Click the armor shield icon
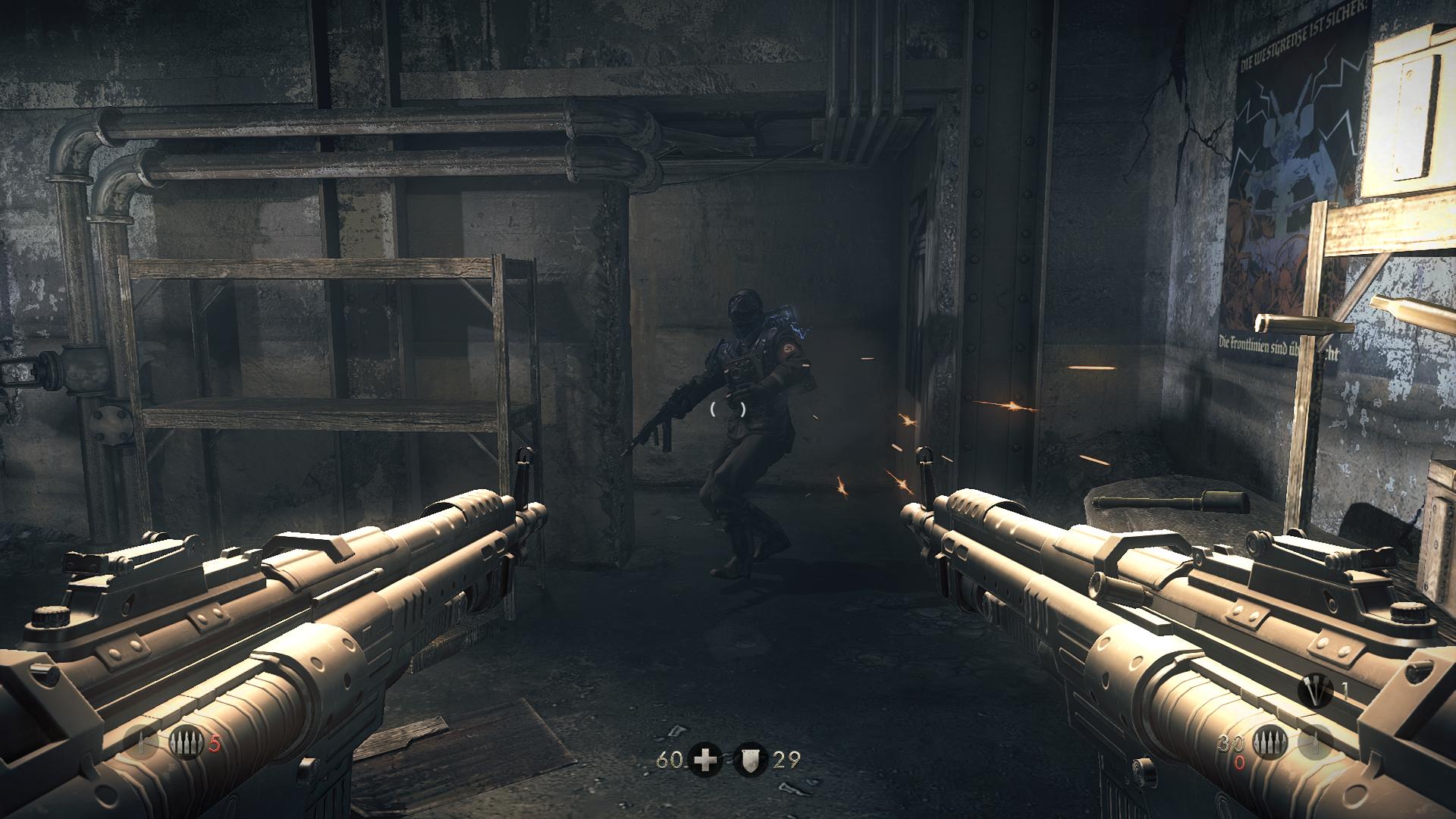Viewport: 1456px width, 819px height. (749, 759)
